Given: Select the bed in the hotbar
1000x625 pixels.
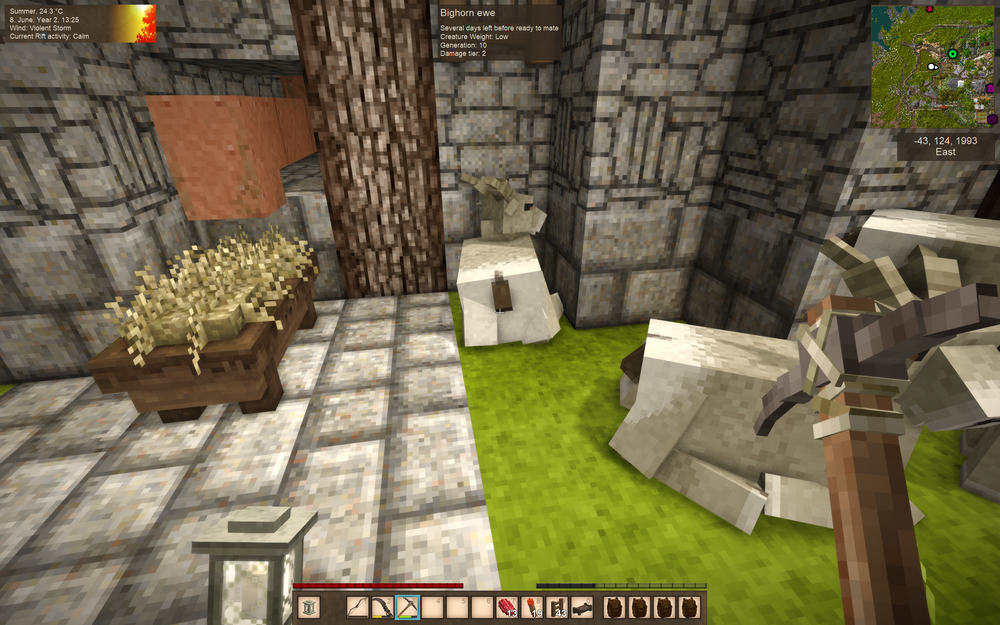Looking at the screenshot, I should pos(581,607).
